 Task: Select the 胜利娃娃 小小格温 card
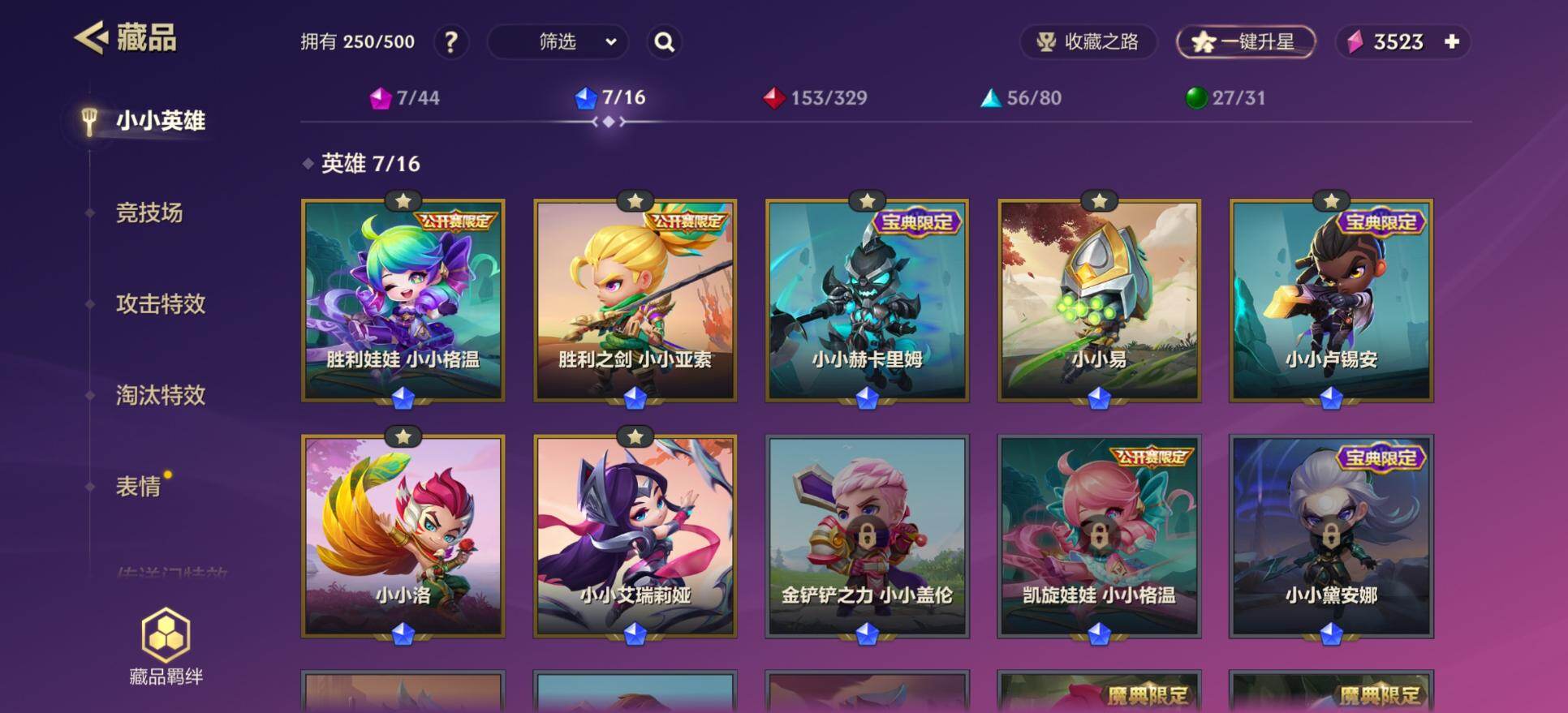(x=403, y=300)
